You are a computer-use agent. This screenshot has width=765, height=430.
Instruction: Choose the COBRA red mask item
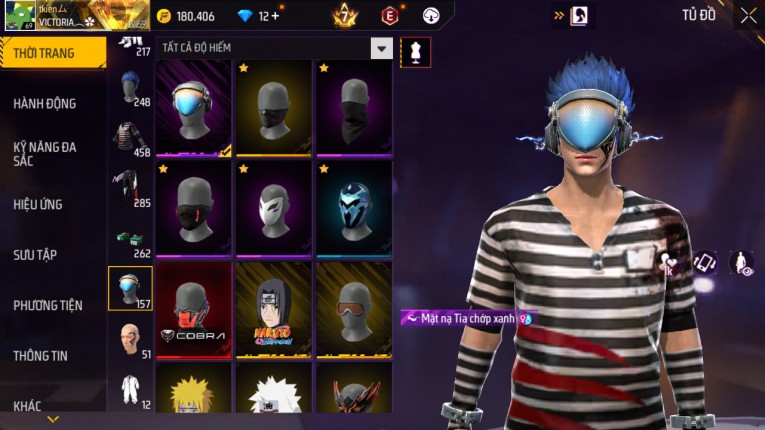tap(193, 310)
